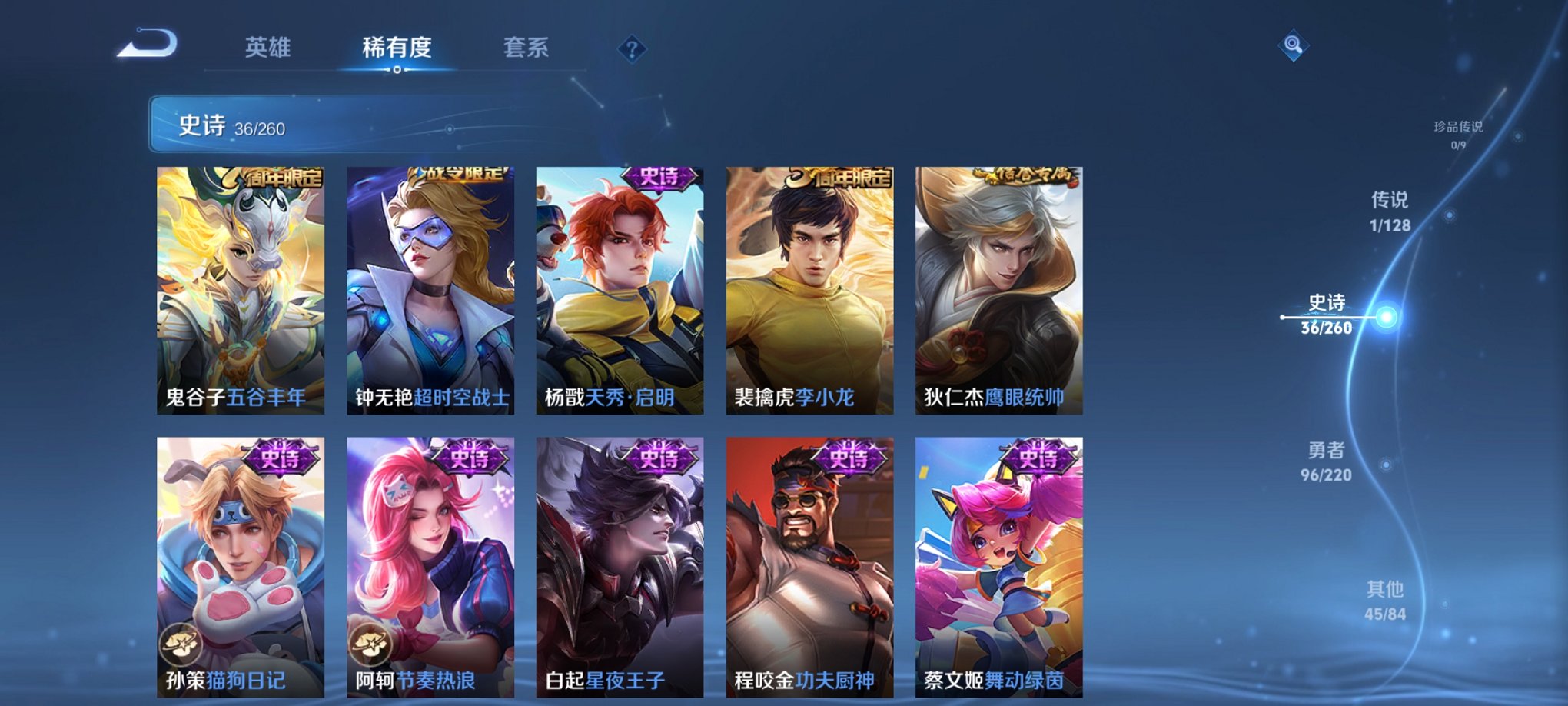This screenshot has height=706, width=1568.
Task: Click the question mark help icon
Action: coord(632,49)
